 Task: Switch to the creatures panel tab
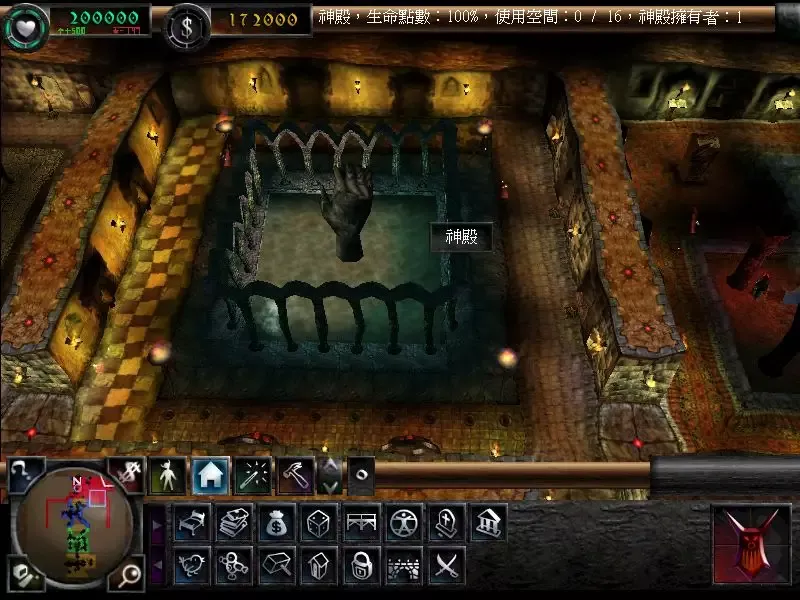pos(168,477)
